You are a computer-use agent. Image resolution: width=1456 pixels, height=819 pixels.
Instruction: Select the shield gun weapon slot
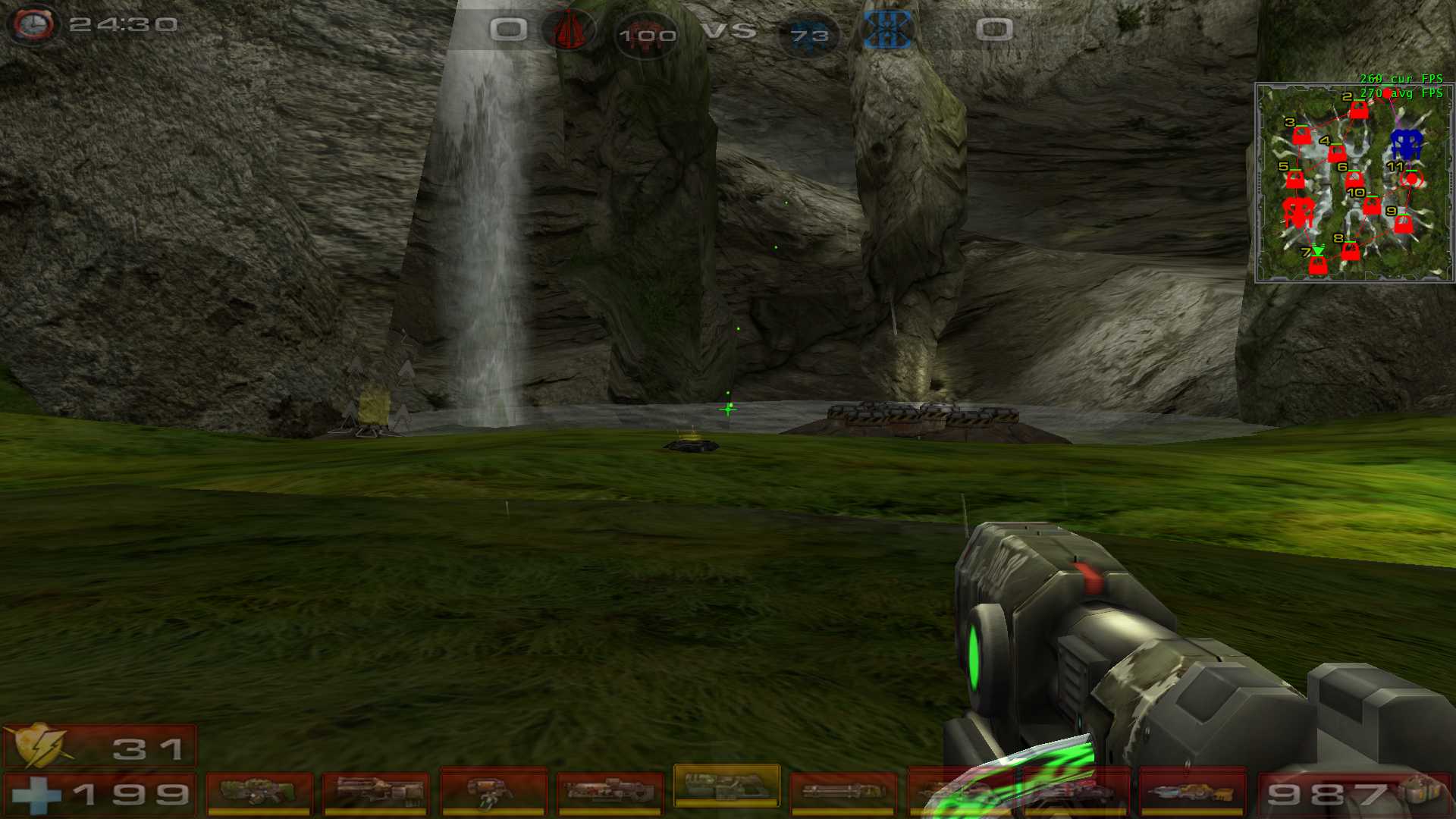259,792
